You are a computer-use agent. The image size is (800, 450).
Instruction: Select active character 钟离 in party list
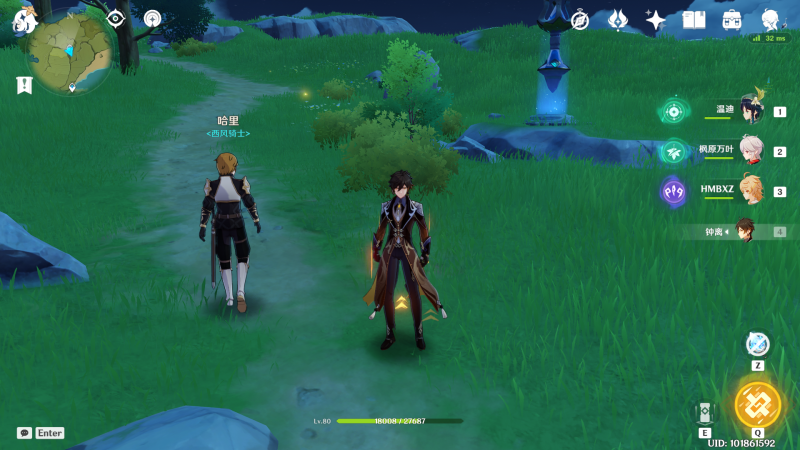(745, 231)
